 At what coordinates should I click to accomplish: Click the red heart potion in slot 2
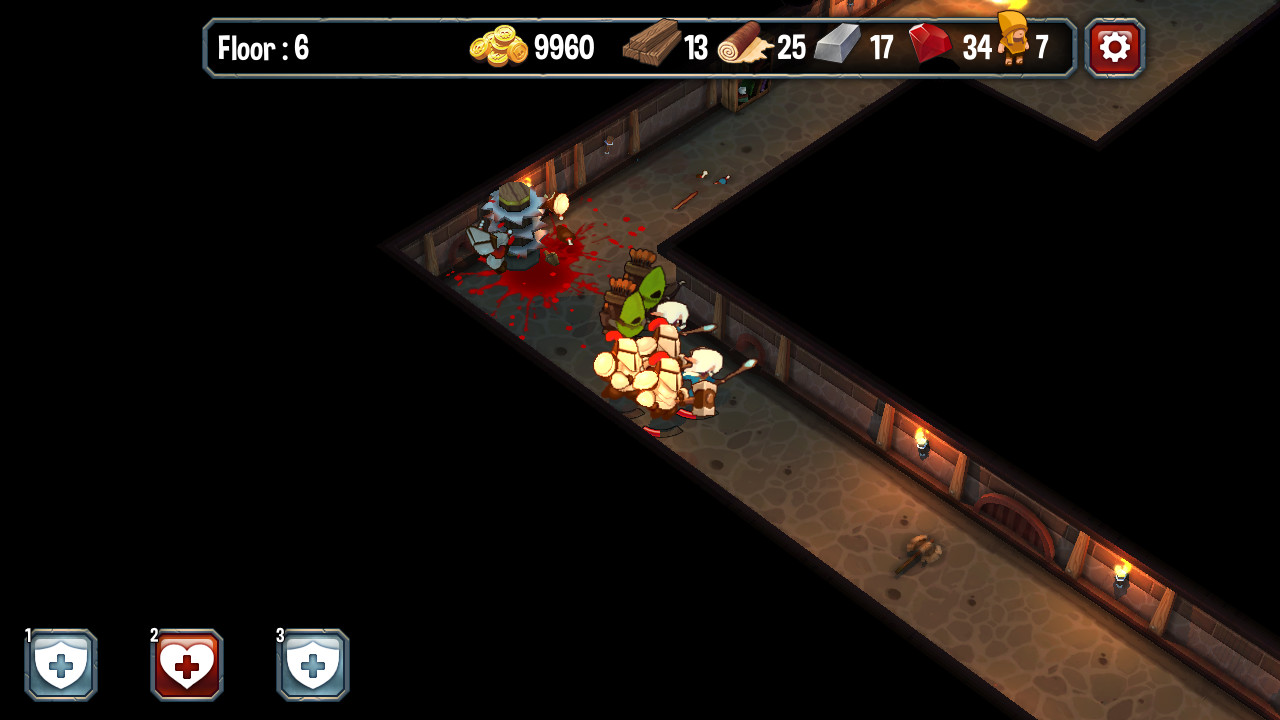click(185, 665)
